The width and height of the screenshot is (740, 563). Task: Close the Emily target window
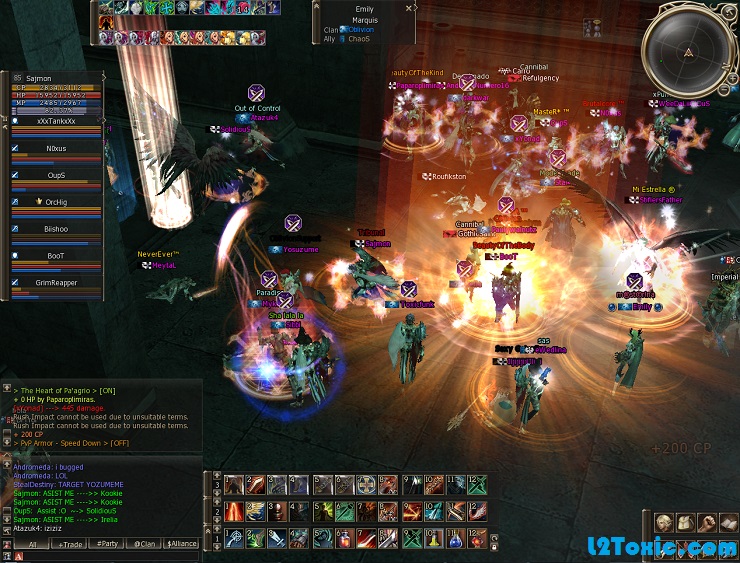pyautogui.click(x=409, y=8)
